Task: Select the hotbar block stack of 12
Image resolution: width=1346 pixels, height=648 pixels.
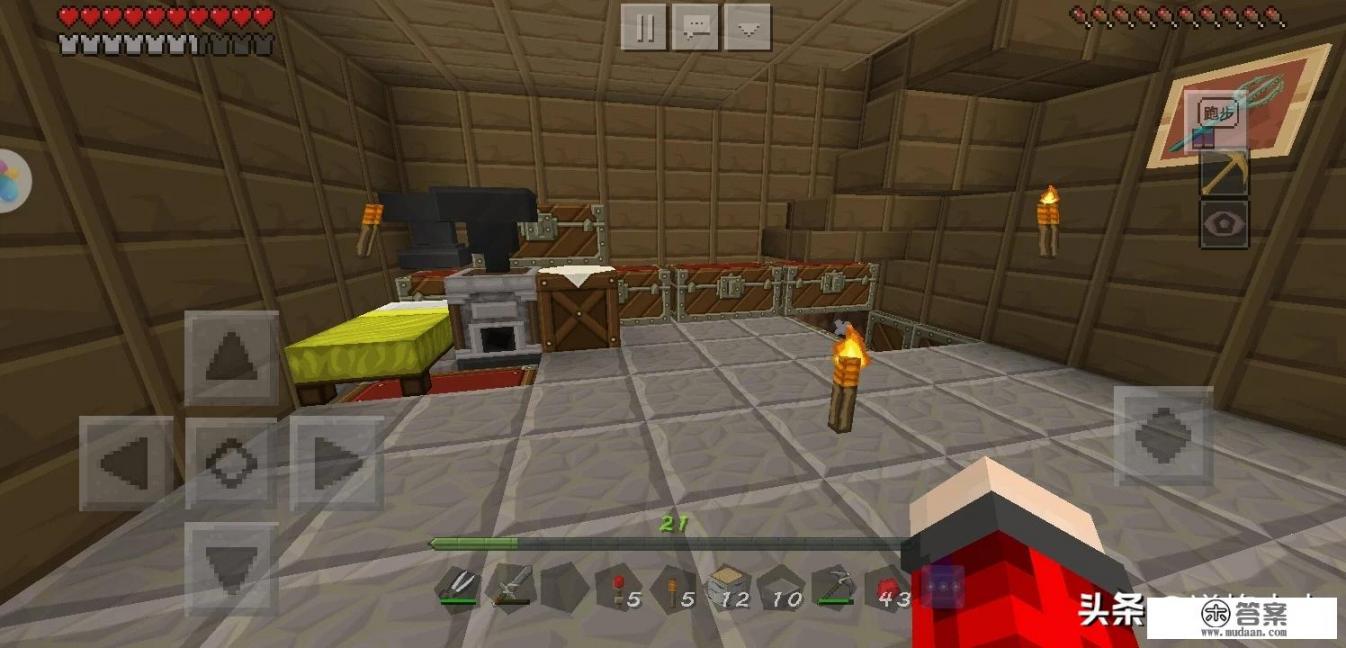Action: click(x=728, y=586)
